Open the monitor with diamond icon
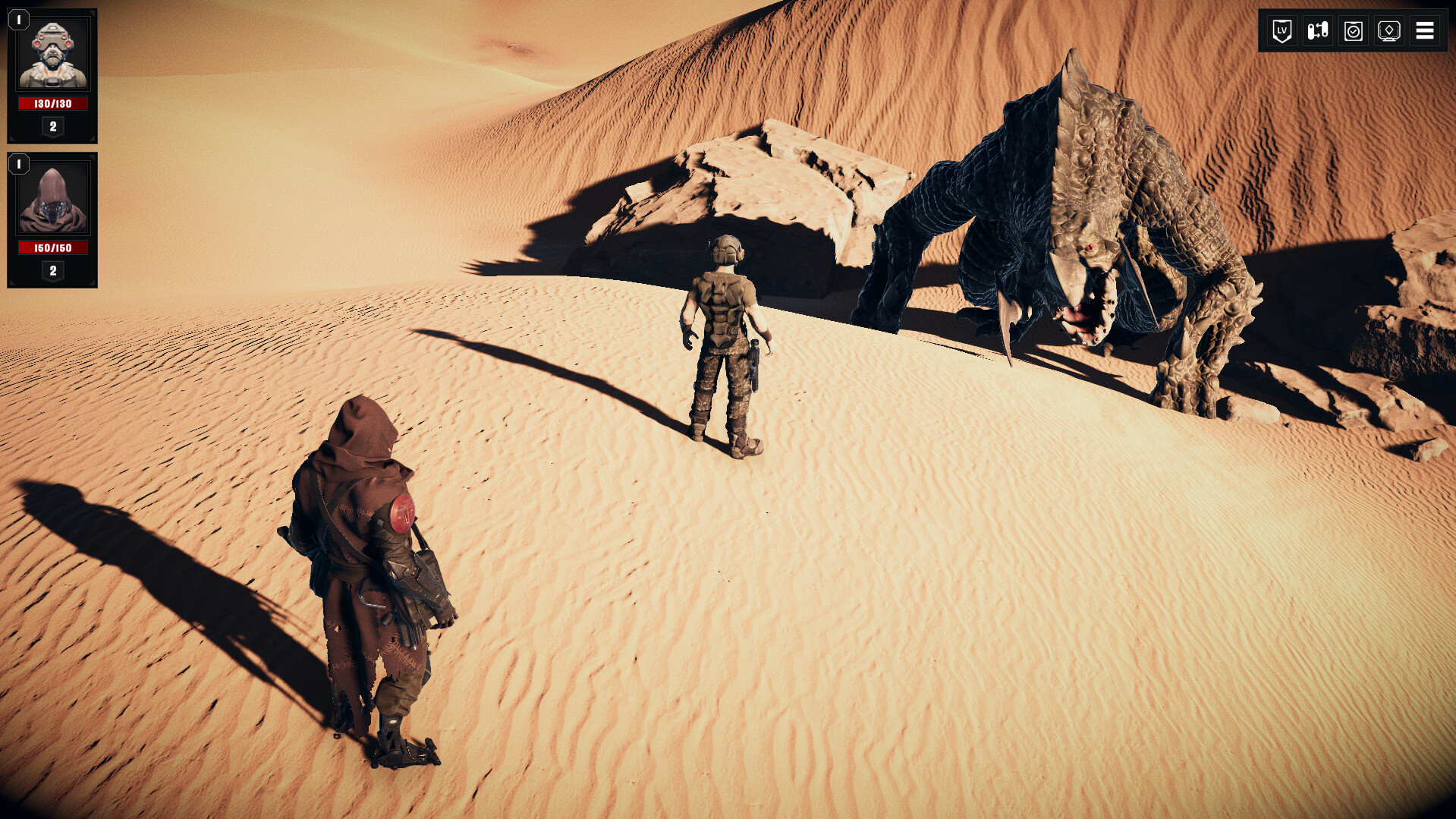 click(x=1389, y=31)
